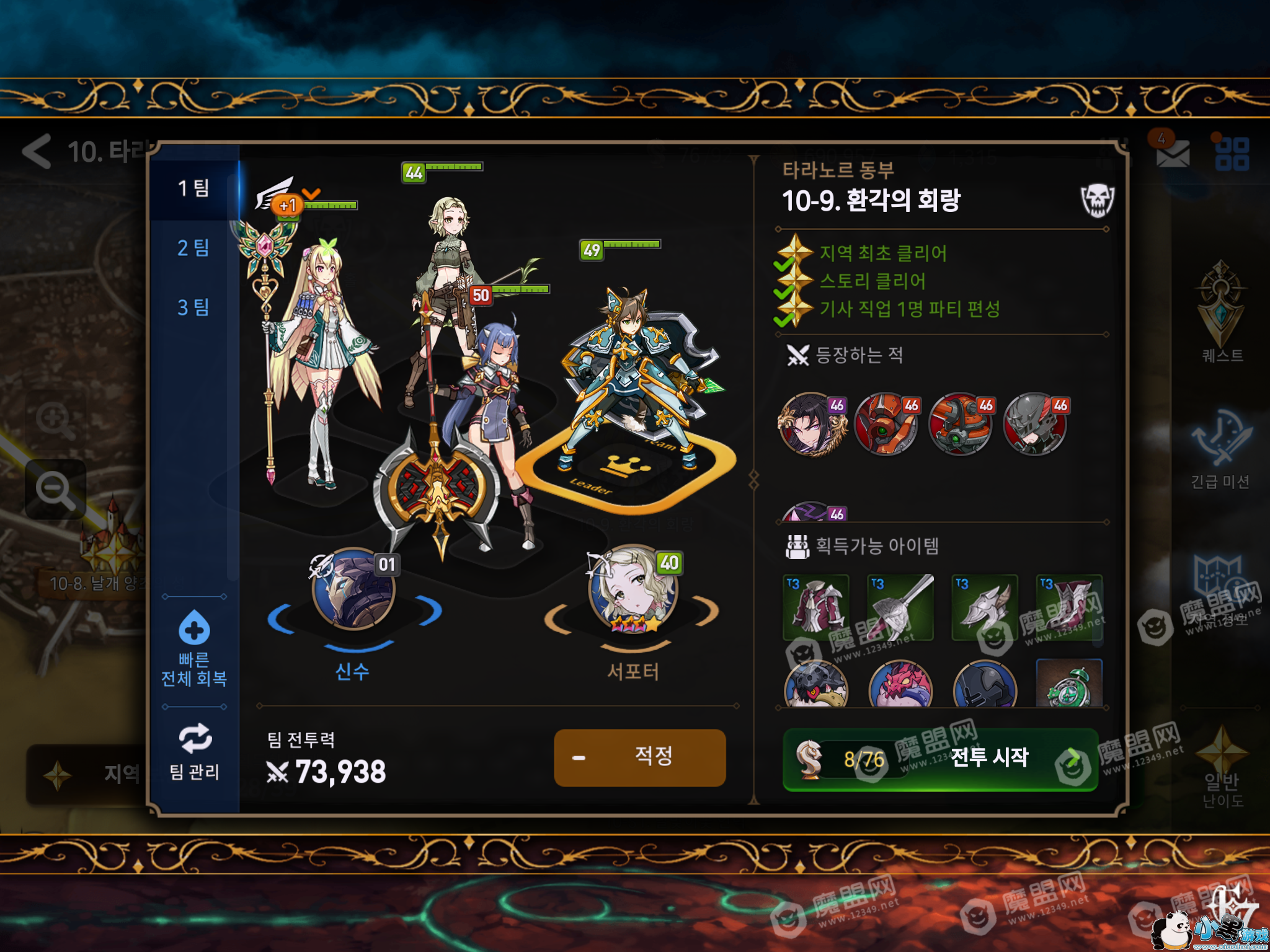The height and width of the screenshot is (952, 1270).
Task: Open 팀 관리 team management
Action: 194,752
